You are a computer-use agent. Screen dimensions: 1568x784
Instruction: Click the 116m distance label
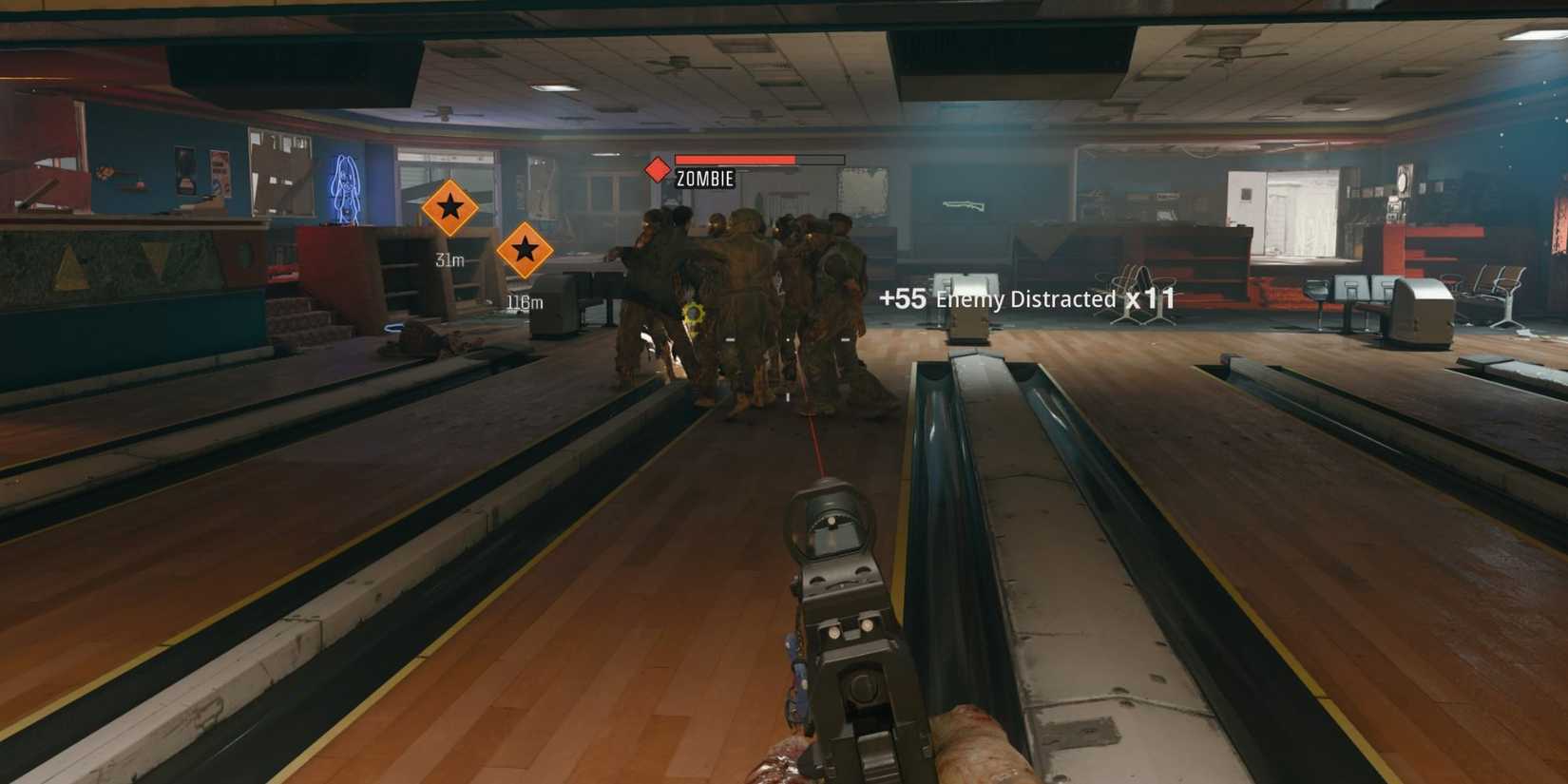click(x=524, y=300)
